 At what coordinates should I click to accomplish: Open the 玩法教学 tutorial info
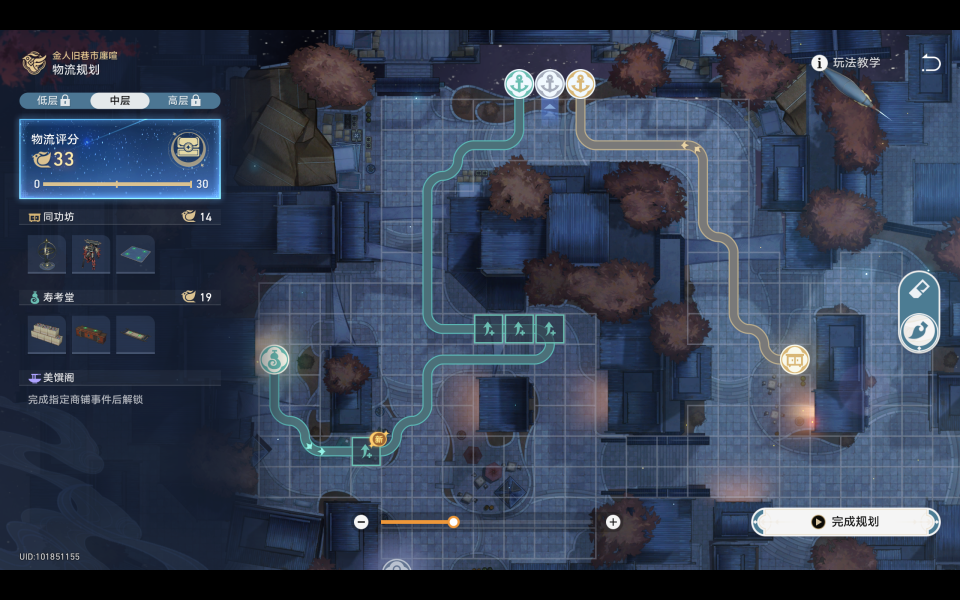pos(847,63)
